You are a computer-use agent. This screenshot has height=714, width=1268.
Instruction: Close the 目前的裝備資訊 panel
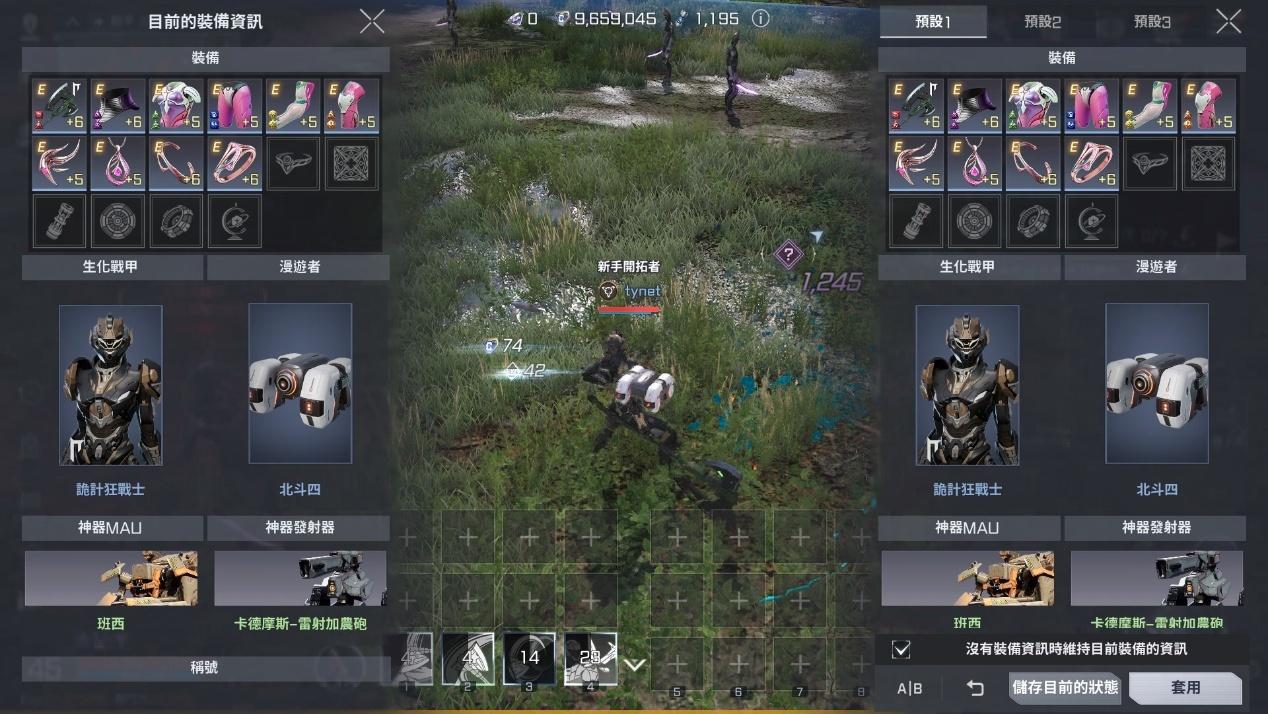[371, 22]
